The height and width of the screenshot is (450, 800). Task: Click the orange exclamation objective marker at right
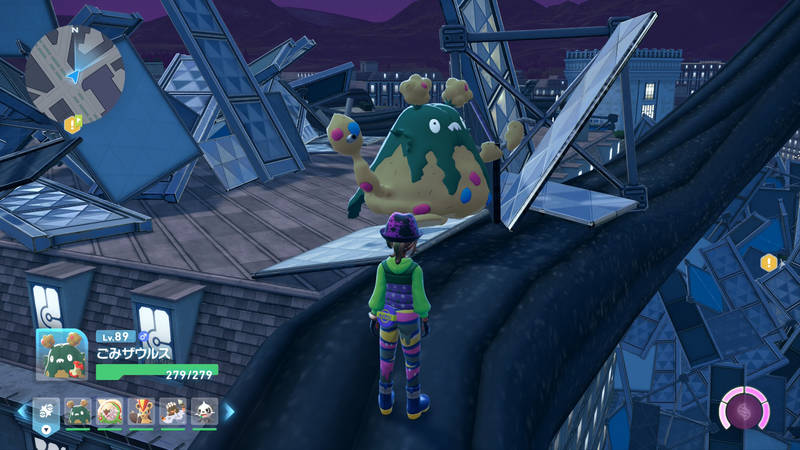click(x=768, y=263)
